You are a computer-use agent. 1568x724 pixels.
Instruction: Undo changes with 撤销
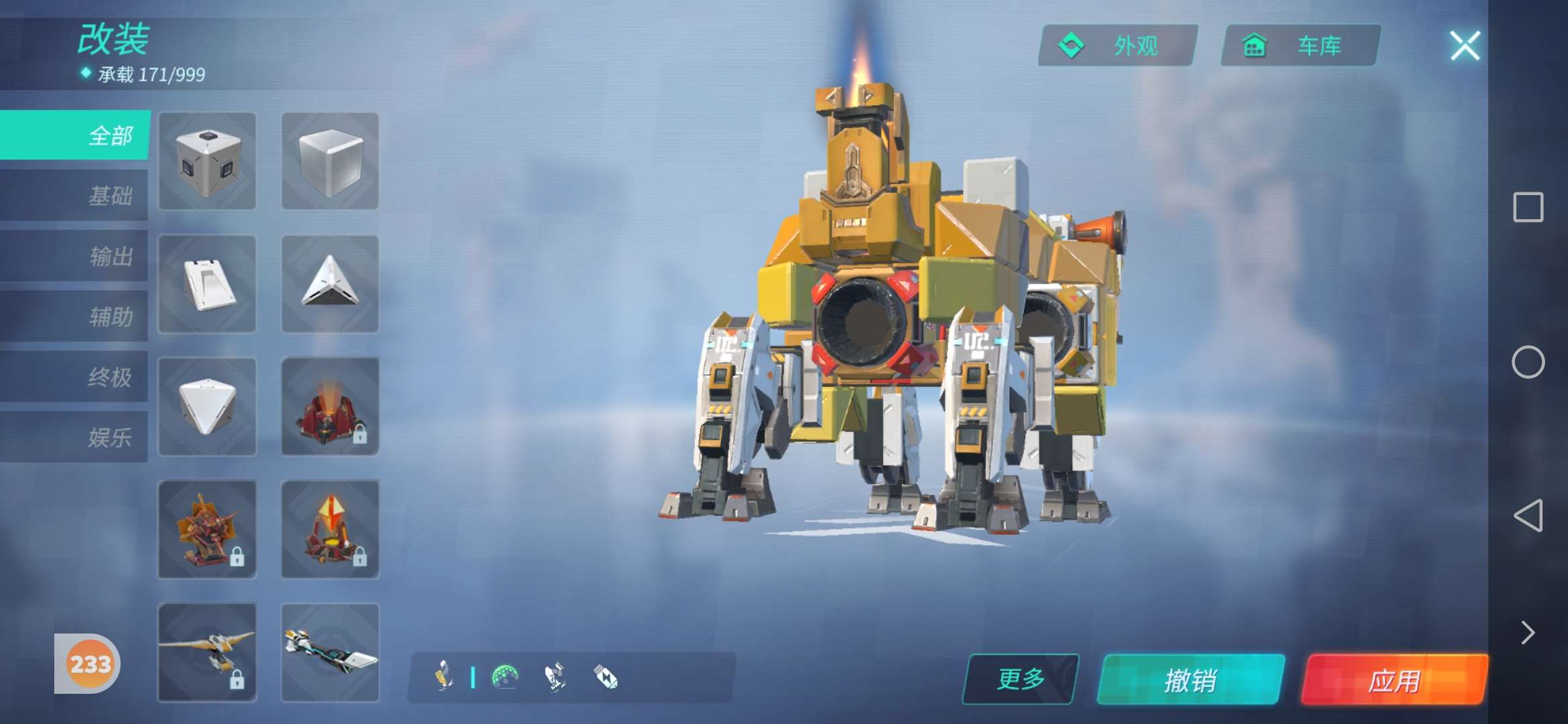[1191, 680]
